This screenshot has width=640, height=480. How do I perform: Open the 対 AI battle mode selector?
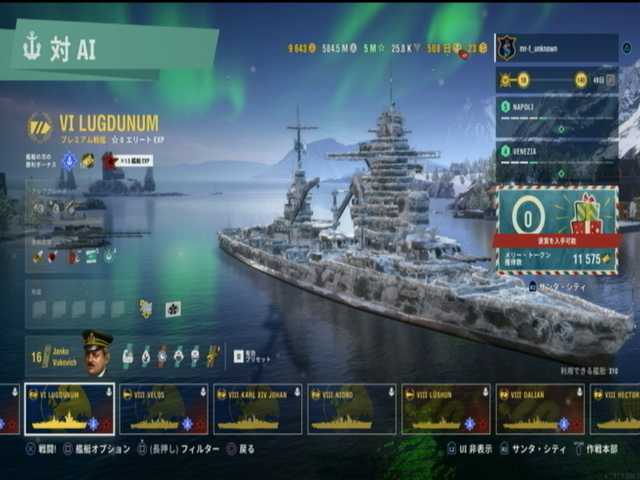click(110, 50)
